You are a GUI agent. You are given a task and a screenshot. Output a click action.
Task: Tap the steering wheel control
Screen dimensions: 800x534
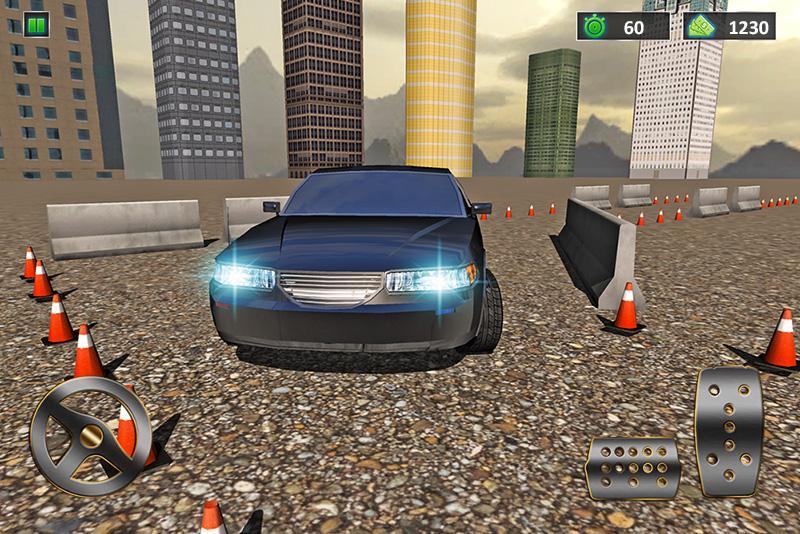pos(90,434)
